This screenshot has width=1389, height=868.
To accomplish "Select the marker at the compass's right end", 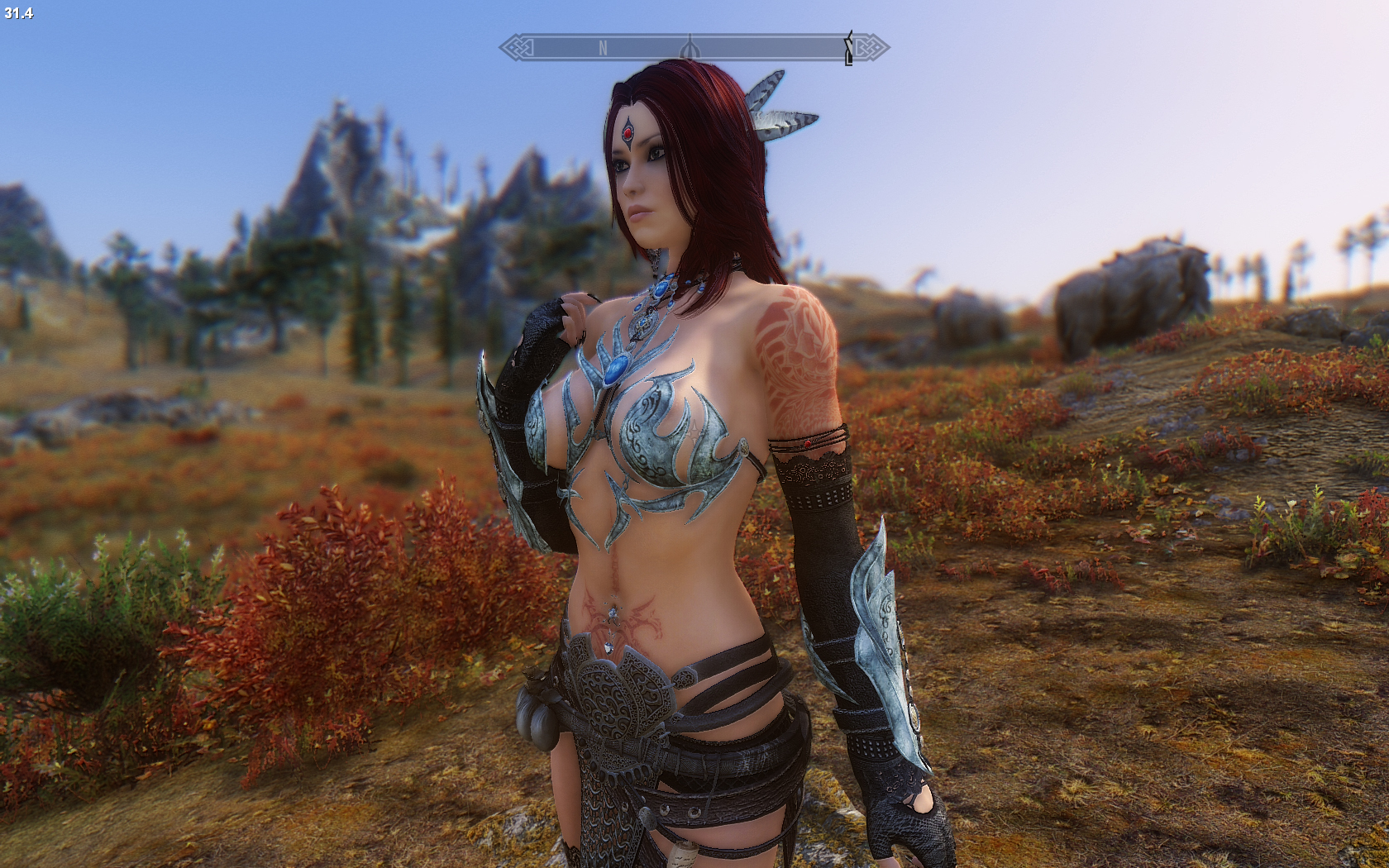I will pos(848,48).
